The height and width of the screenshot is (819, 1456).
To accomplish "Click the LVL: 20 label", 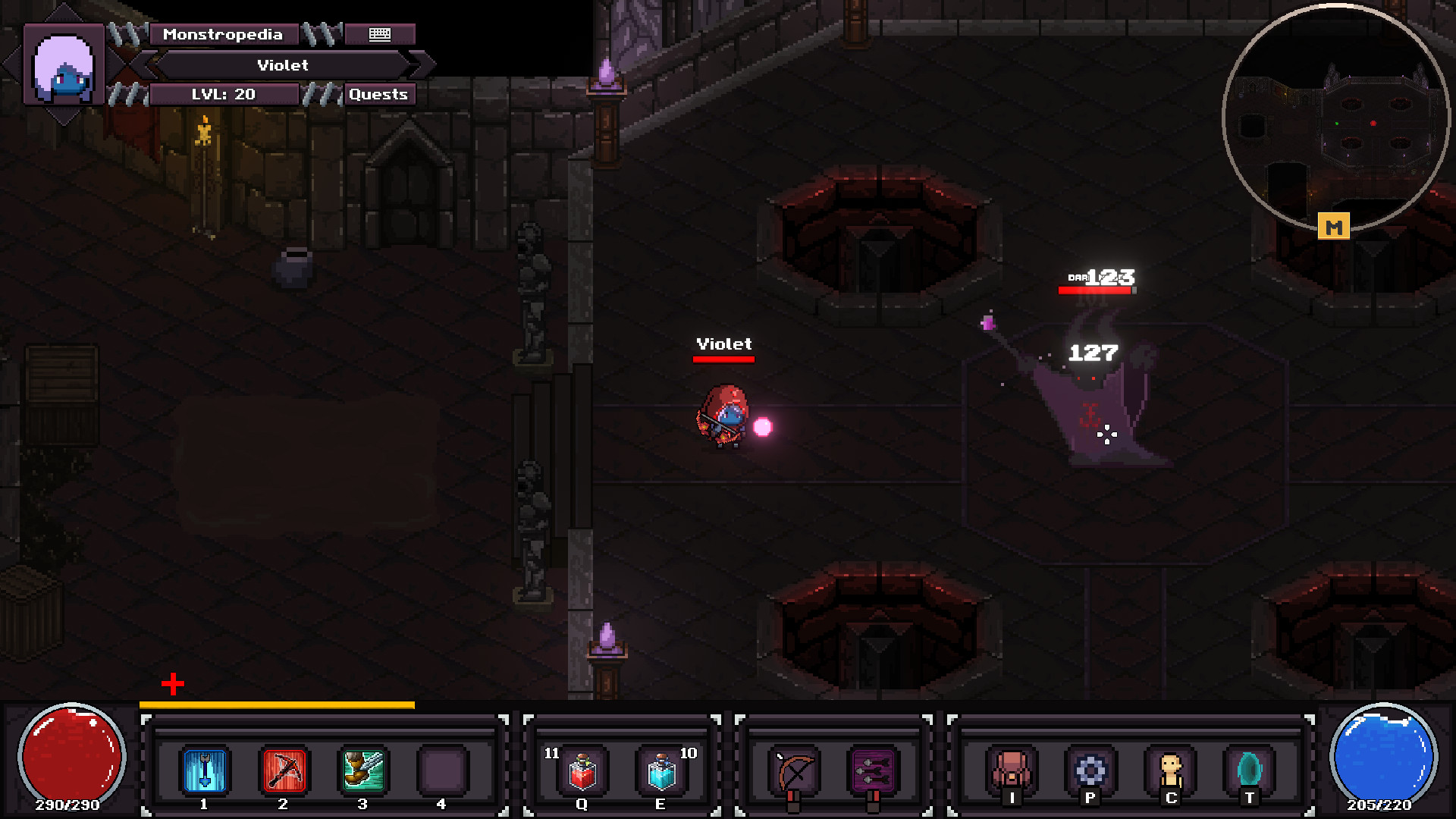I will pos(222,94).
